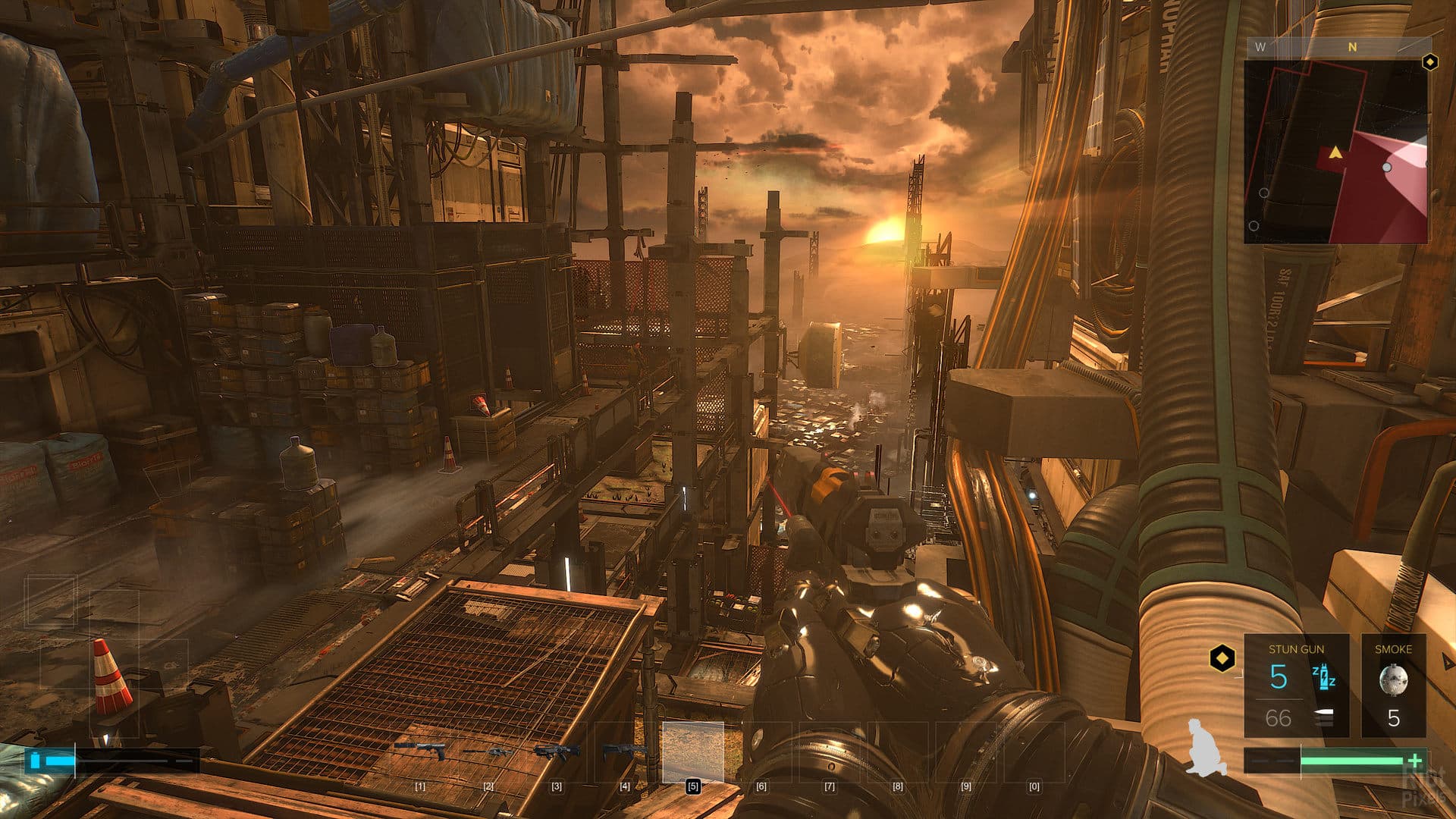Open the minimap
Viewport: 1456px width, 819px height.
tap(1335, 152)
